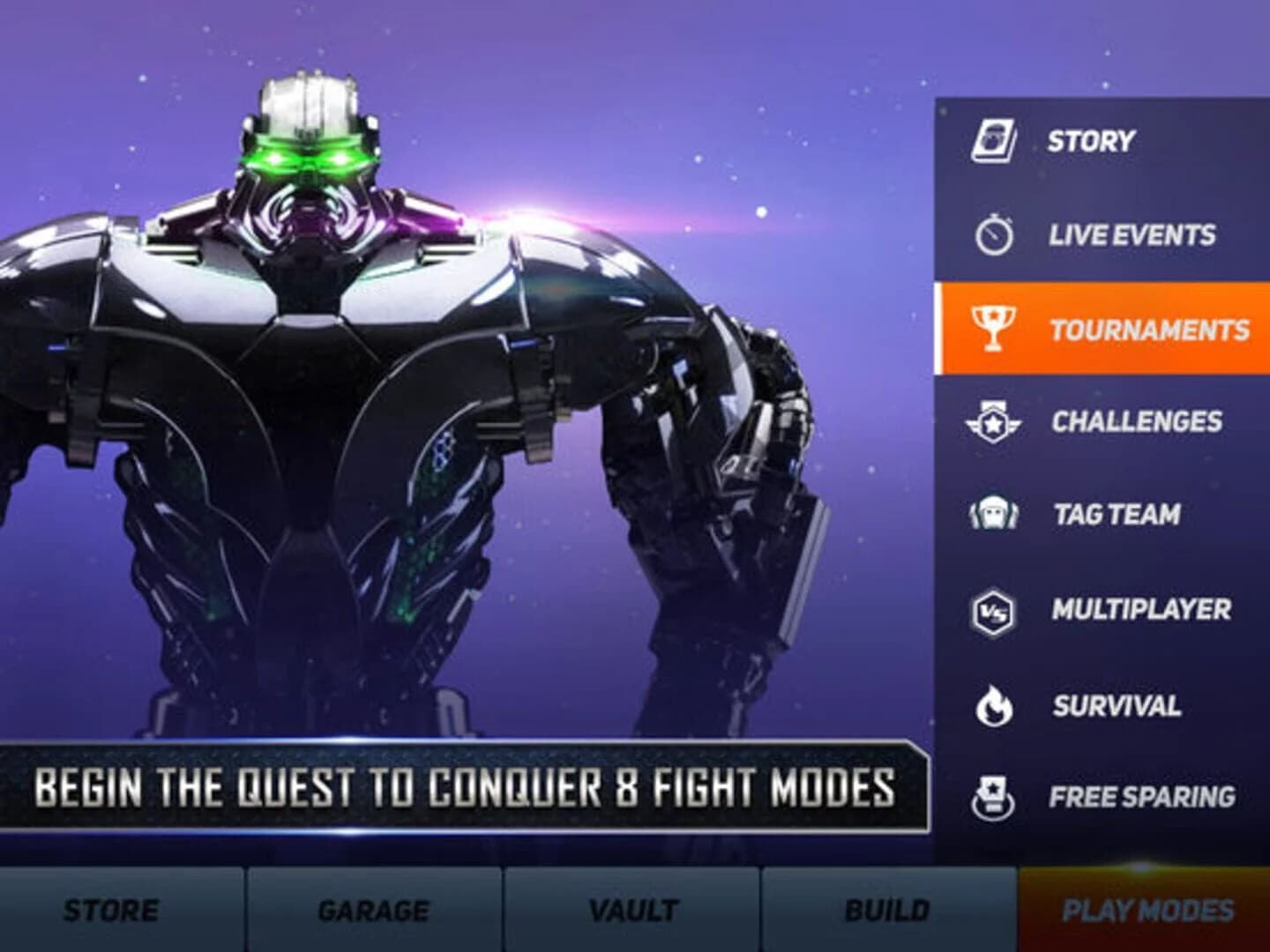Click the Free Sparing badge icon
The width and height of the screenshot is (1270, 952).
point(995,796)
